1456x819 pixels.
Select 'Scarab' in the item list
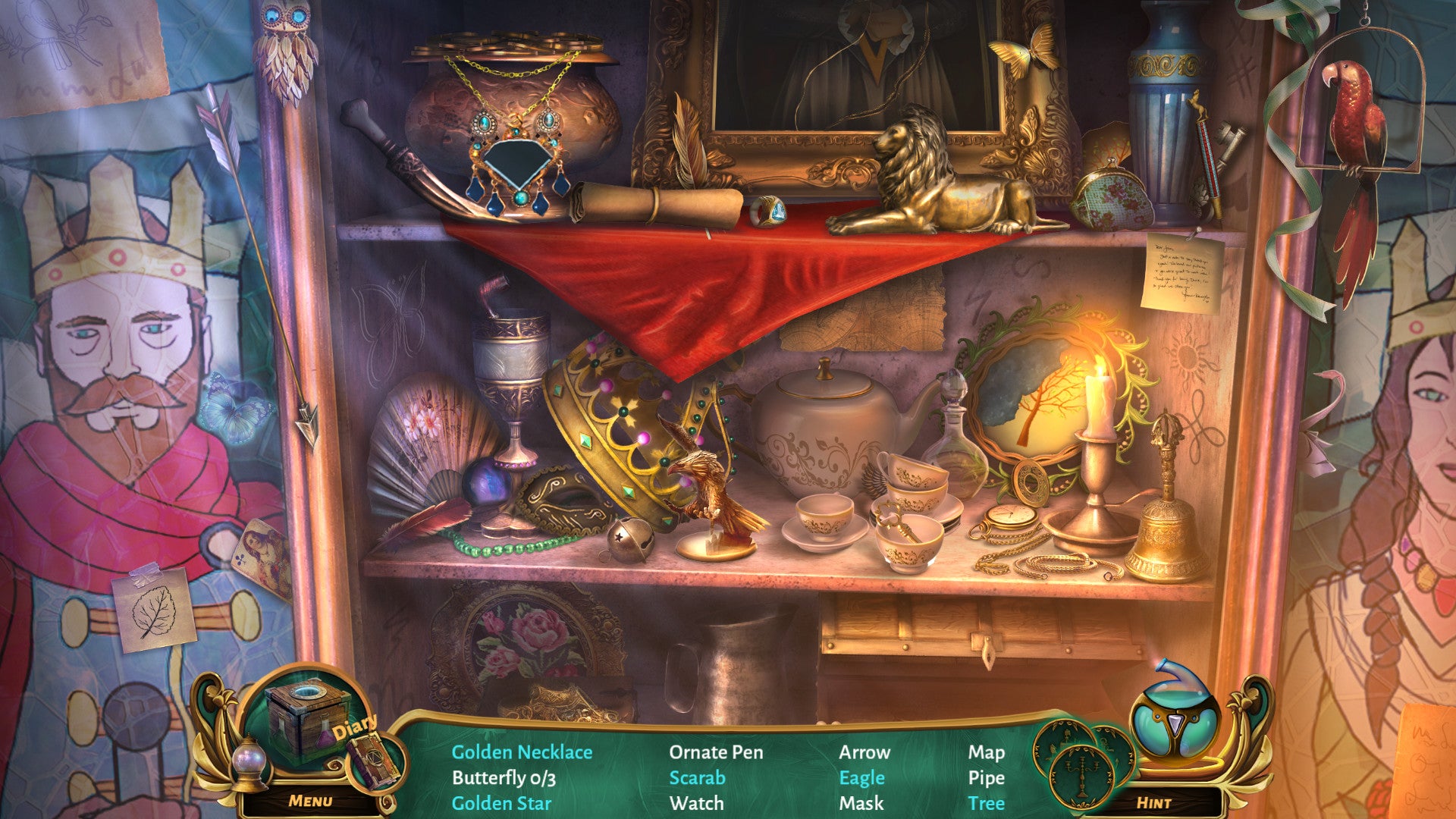tap(697, 778)
